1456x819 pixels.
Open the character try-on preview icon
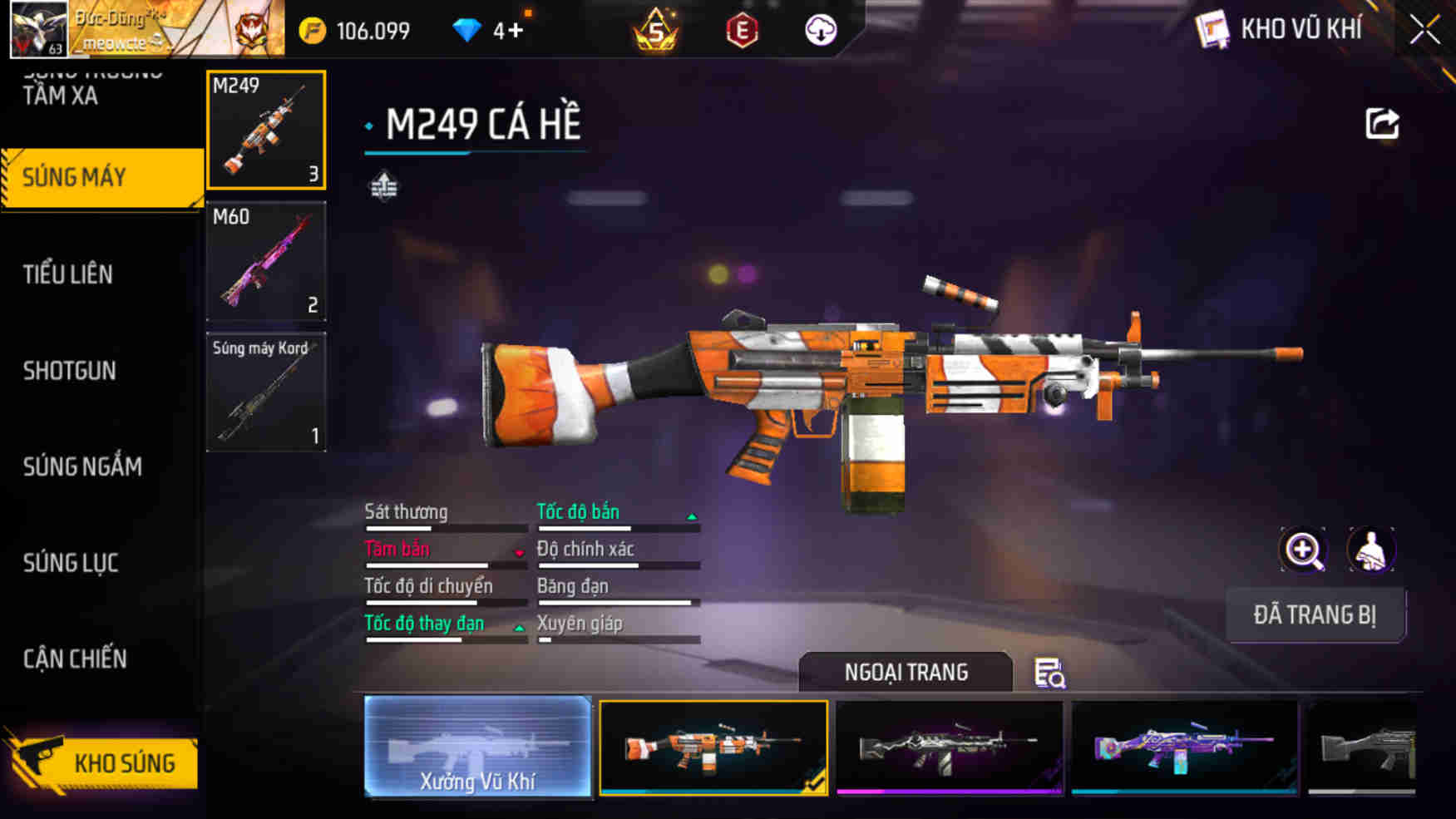click(1372, 550)
